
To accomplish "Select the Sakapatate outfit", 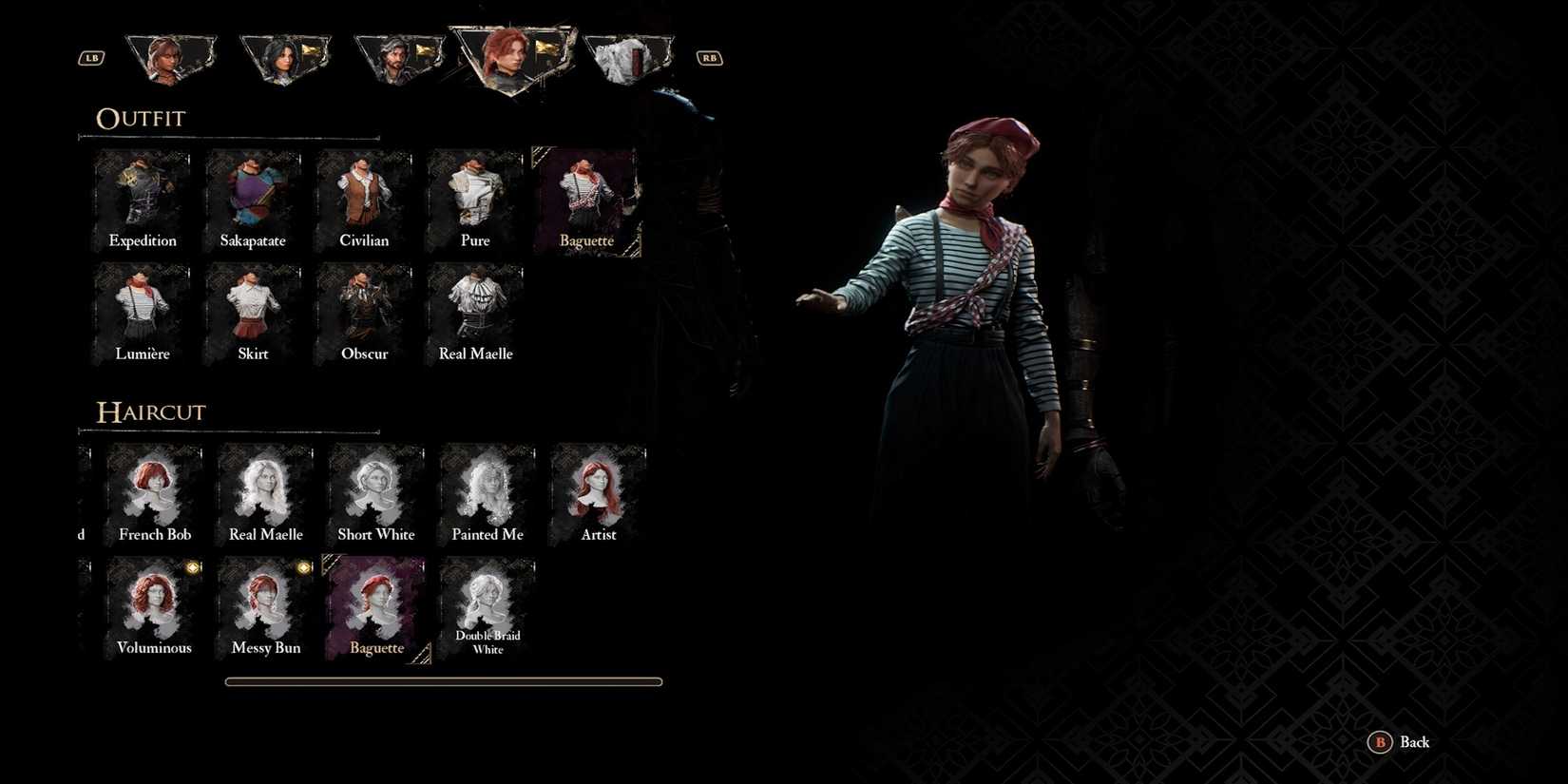I will (253, 195).
